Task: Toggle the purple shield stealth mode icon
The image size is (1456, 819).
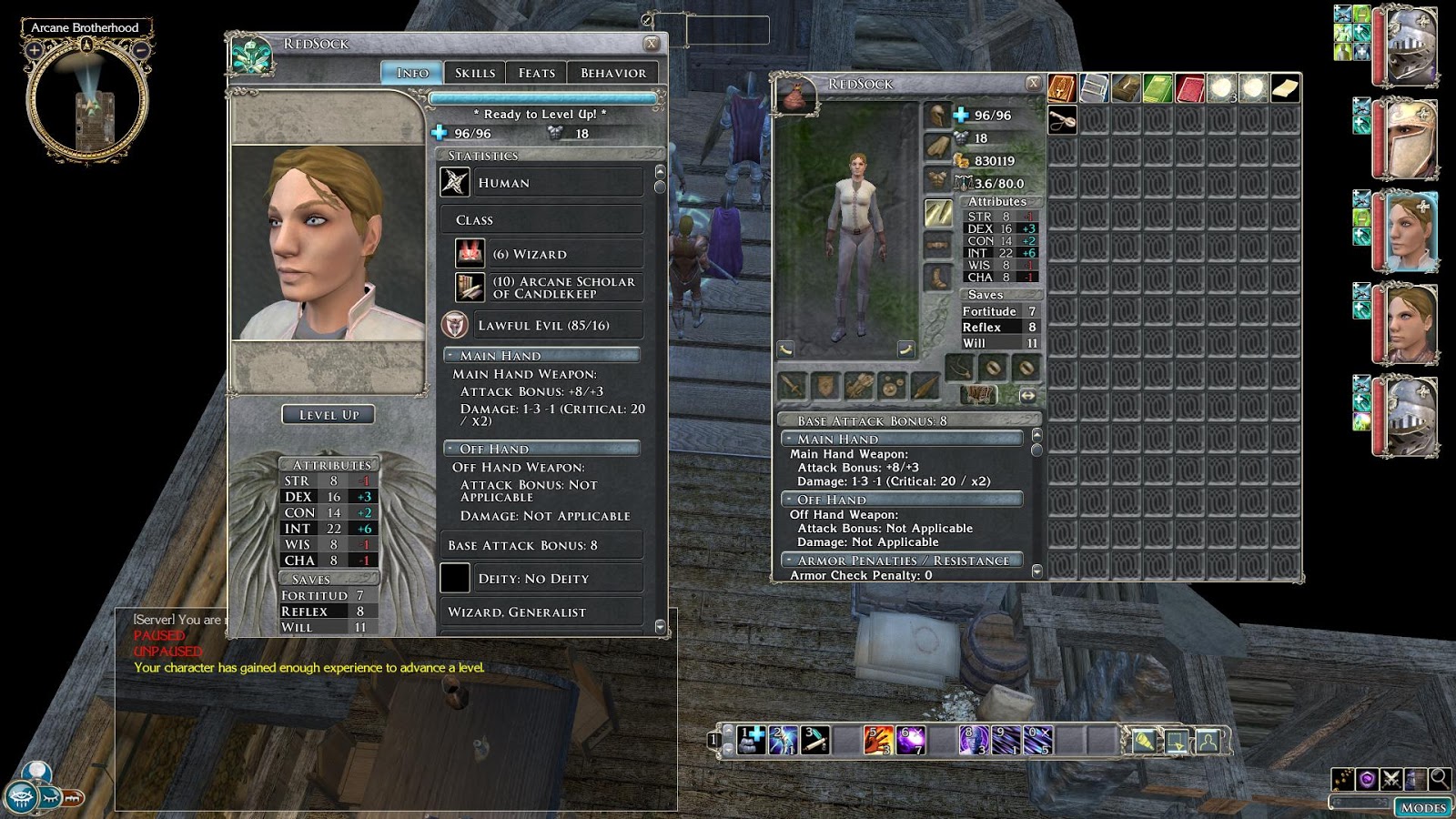Action: pyautogui.click(x=1366, y=780)
